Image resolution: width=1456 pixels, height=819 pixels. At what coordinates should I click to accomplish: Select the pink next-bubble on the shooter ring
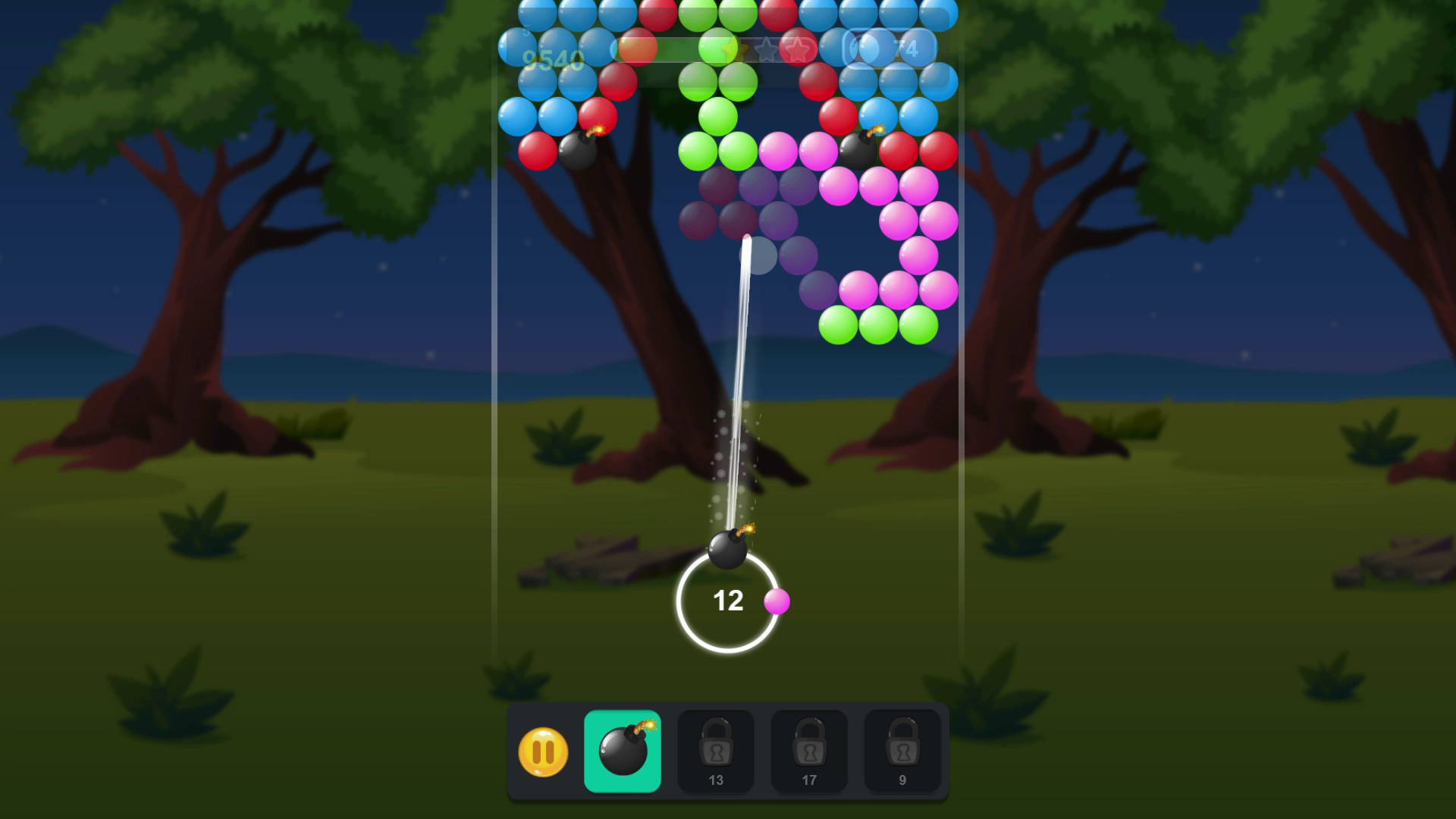click(778, 602)
